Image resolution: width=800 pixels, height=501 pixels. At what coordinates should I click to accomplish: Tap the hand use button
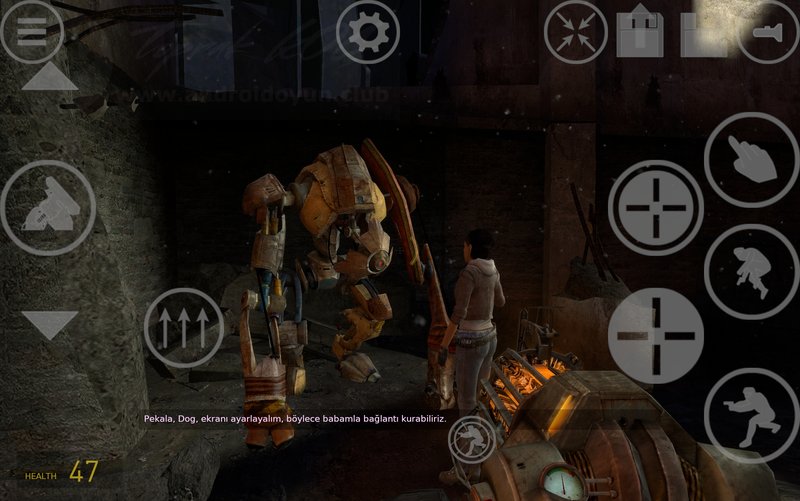tap(751, 160)
